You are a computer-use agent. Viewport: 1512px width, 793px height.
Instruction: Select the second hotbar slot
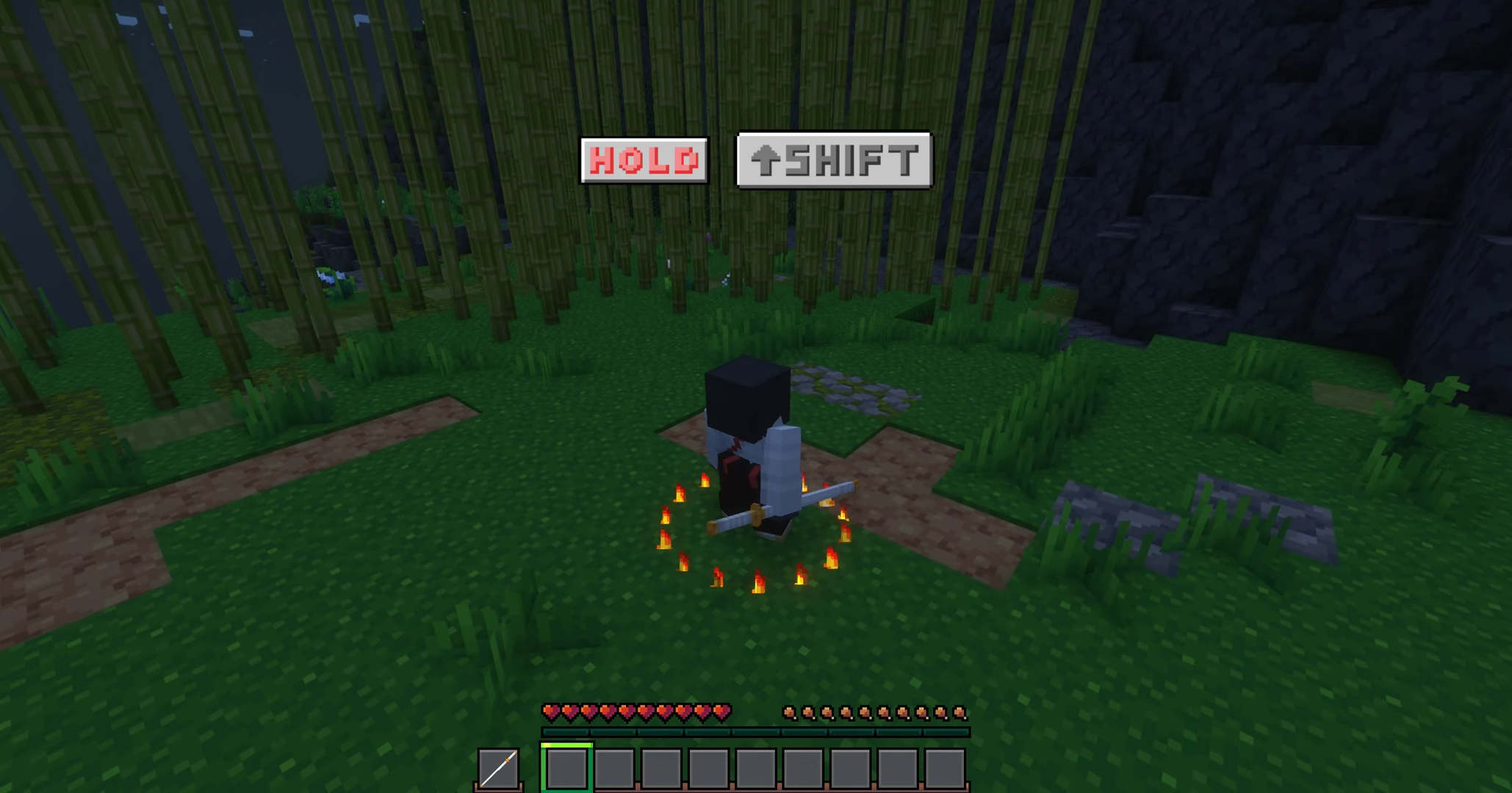614,767
